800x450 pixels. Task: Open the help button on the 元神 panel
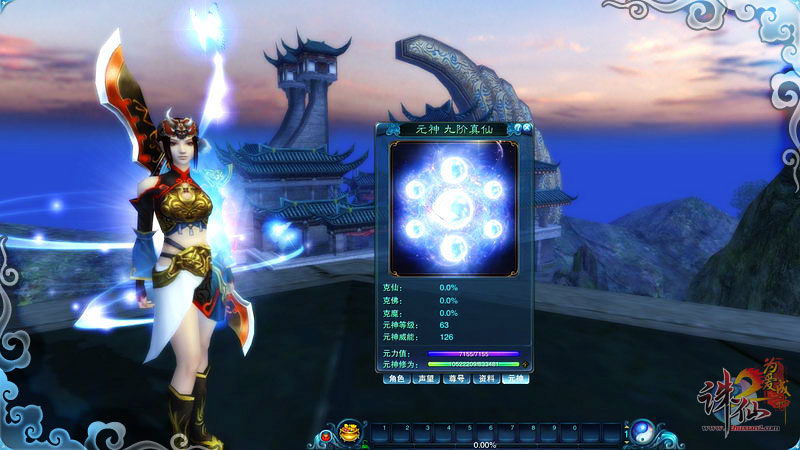516,129
